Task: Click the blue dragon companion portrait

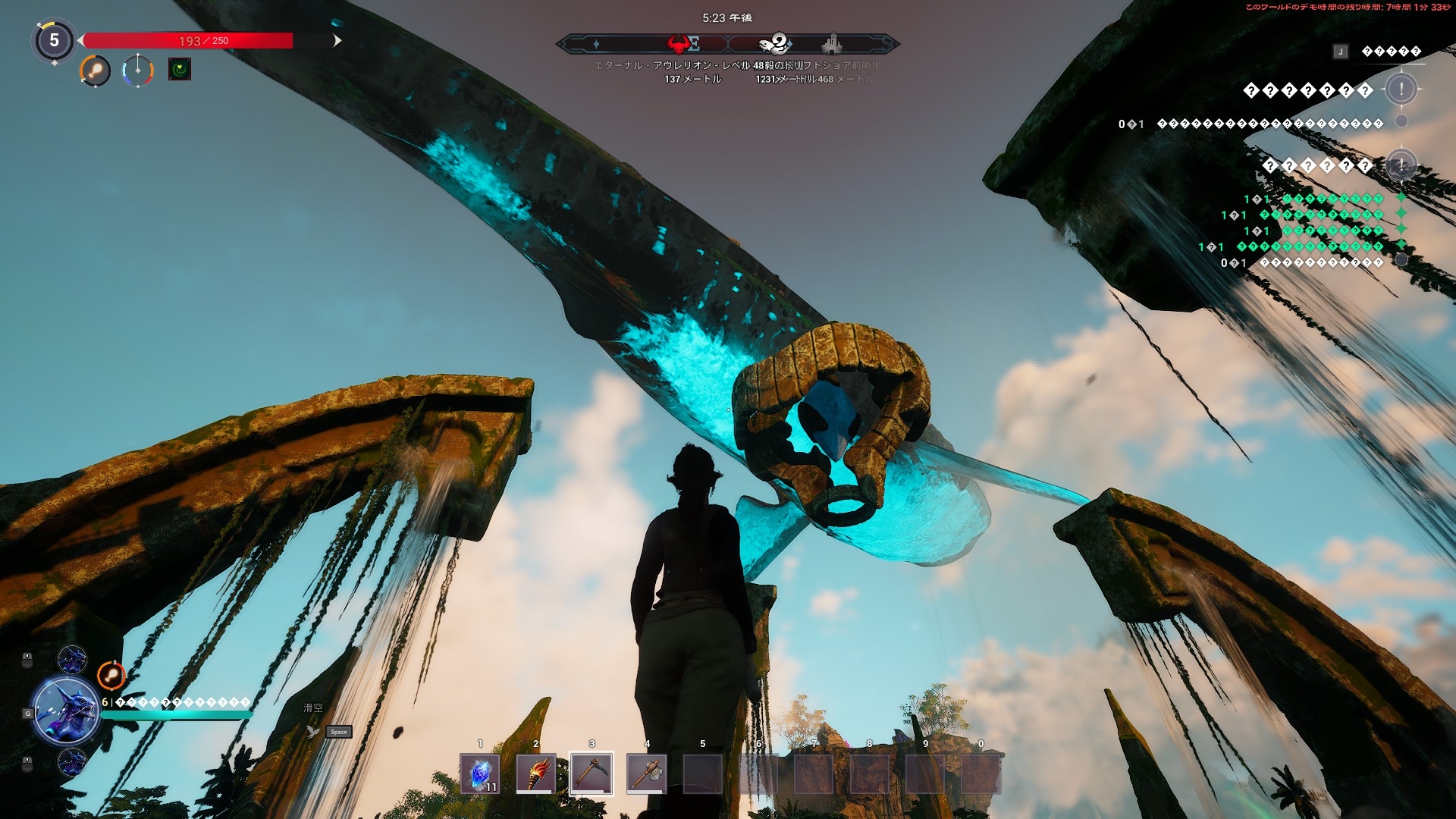Action: (66, 712)
